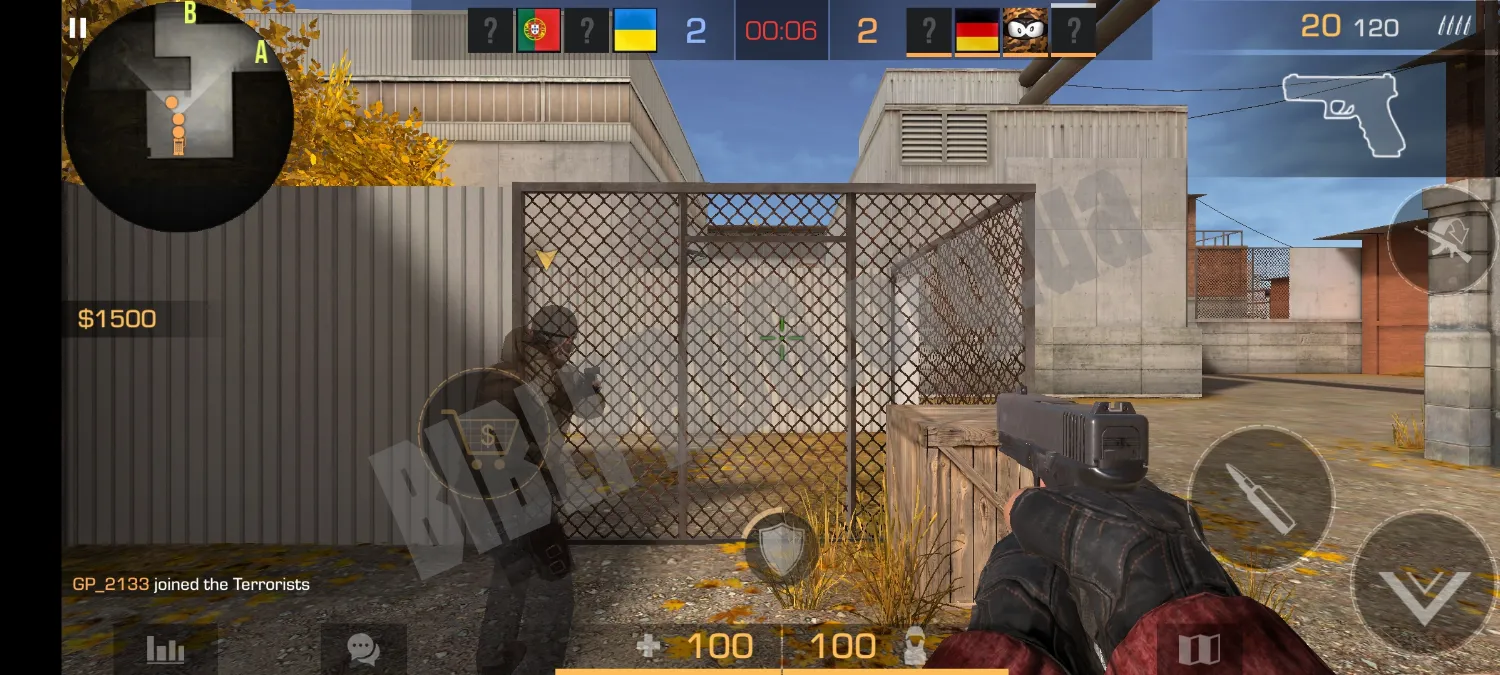This screenshot has height=675, width=1500.
Task: Open the folded map icon
Action: 1199,650
